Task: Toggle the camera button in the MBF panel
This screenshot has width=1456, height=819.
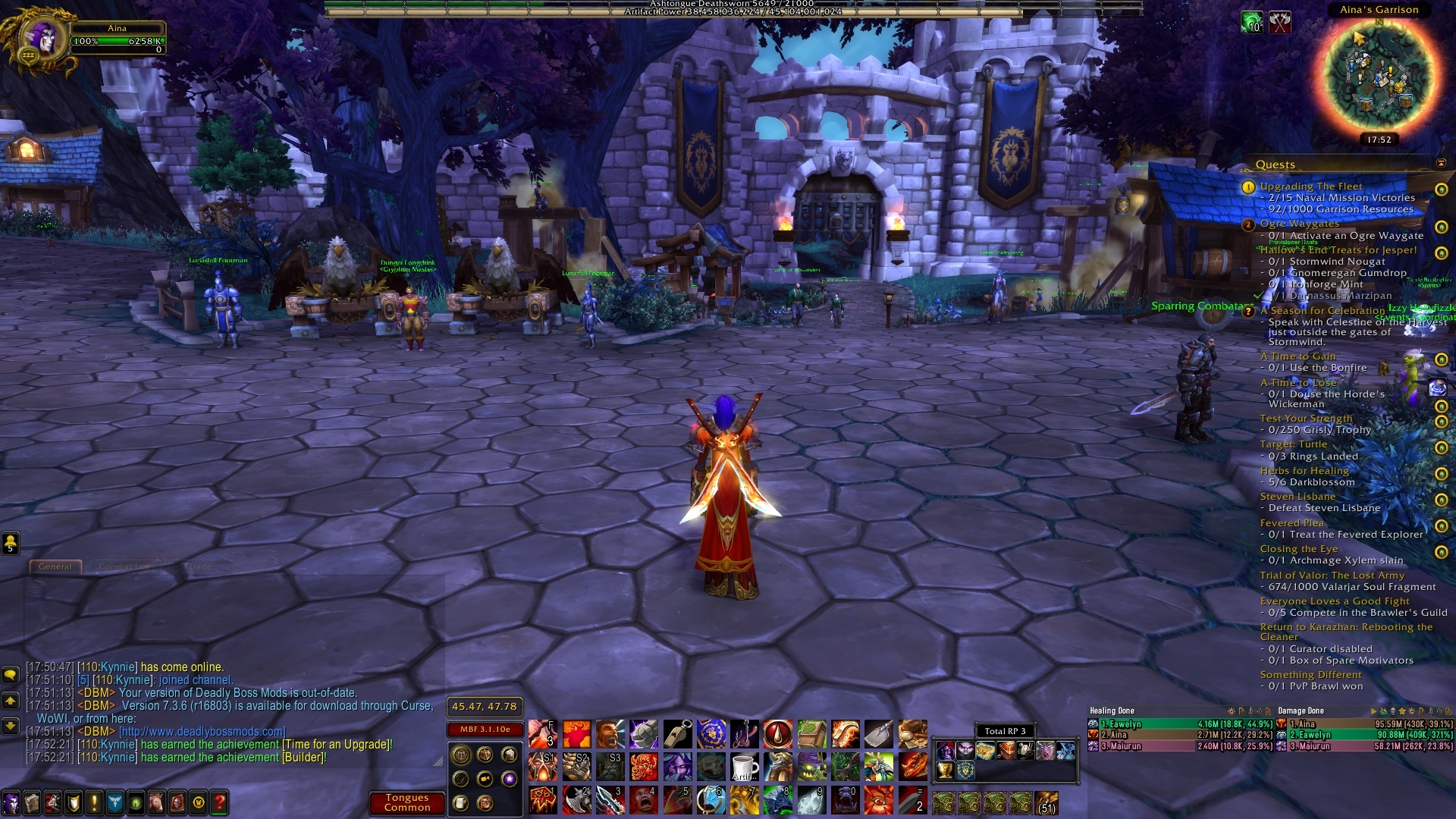Action: 485,779
